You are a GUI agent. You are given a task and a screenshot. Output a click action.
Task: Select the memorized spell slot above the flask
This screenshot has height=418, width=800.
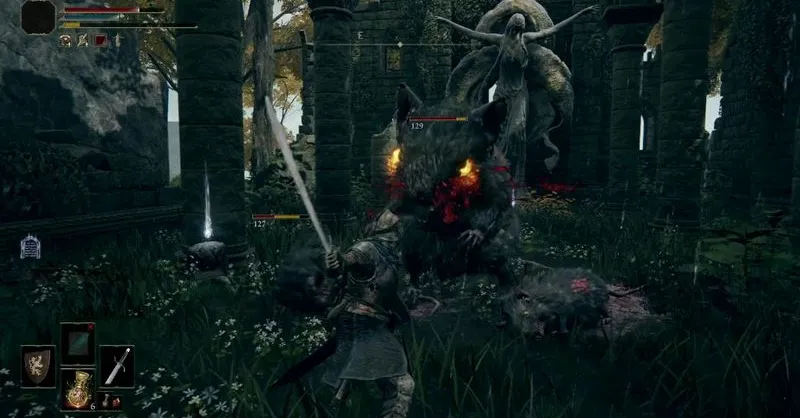[78, 343]
